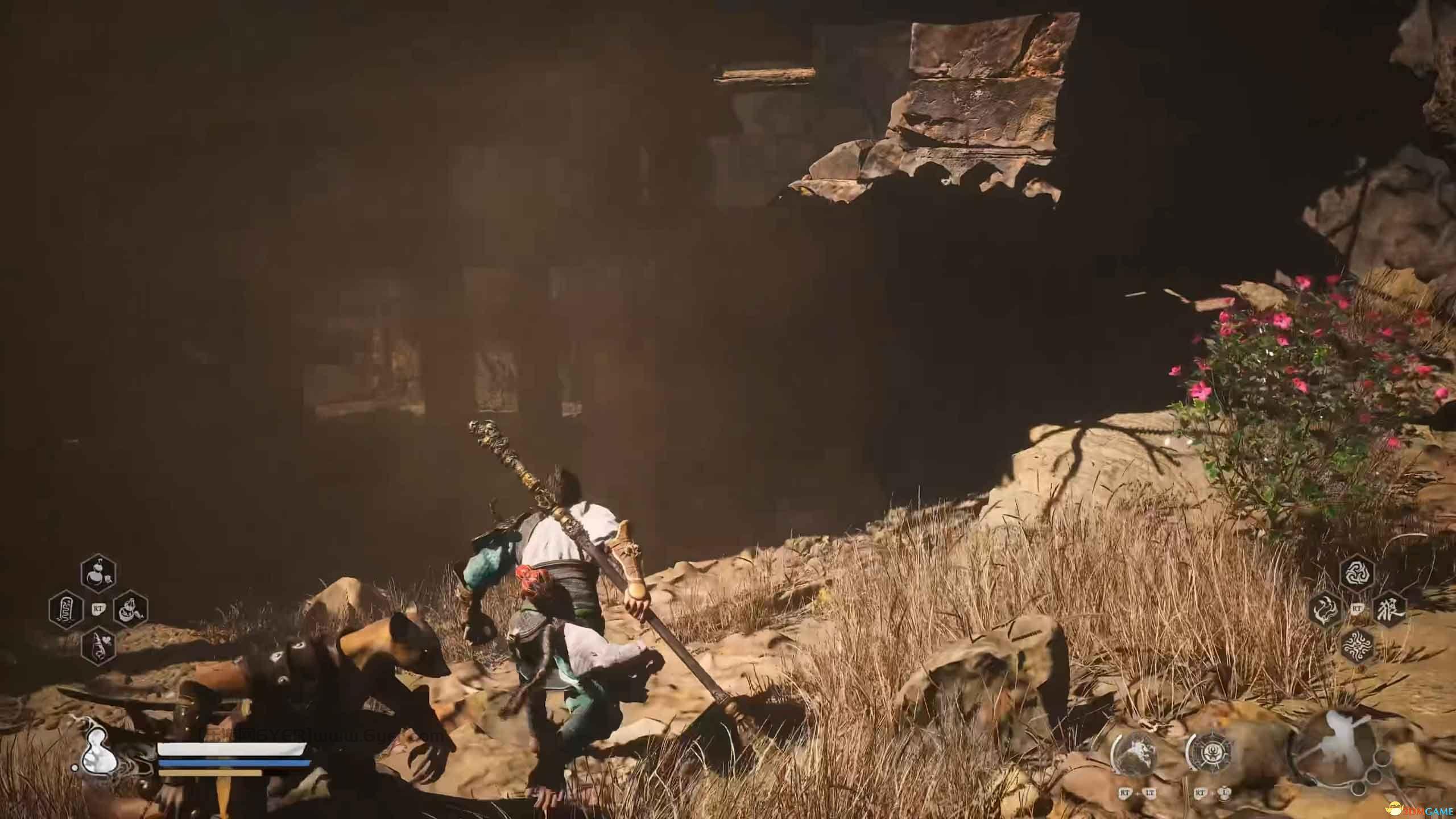Summon the wolf head spirit skill

[x=1134, y=756]
